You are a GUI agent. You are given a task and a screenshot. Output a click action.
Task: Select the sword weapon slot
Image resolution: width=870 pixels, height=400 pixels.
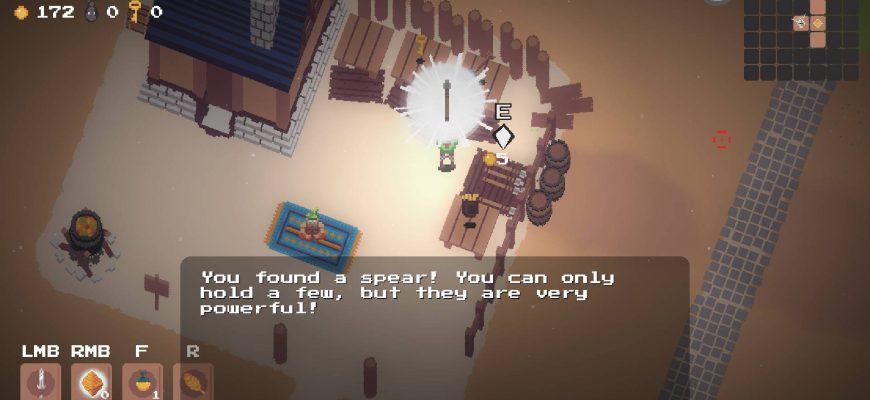coord(40,382)
